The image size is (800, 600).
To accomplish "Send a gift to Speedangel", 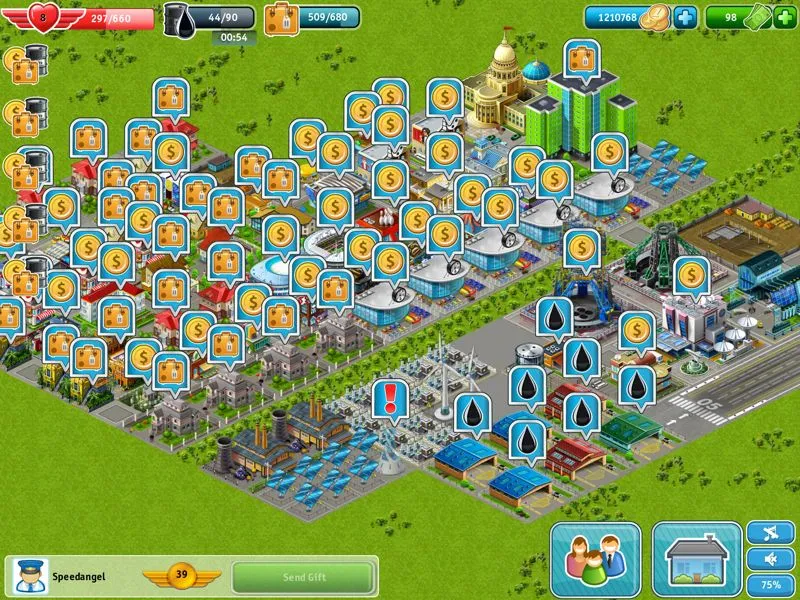I will 302,577.
